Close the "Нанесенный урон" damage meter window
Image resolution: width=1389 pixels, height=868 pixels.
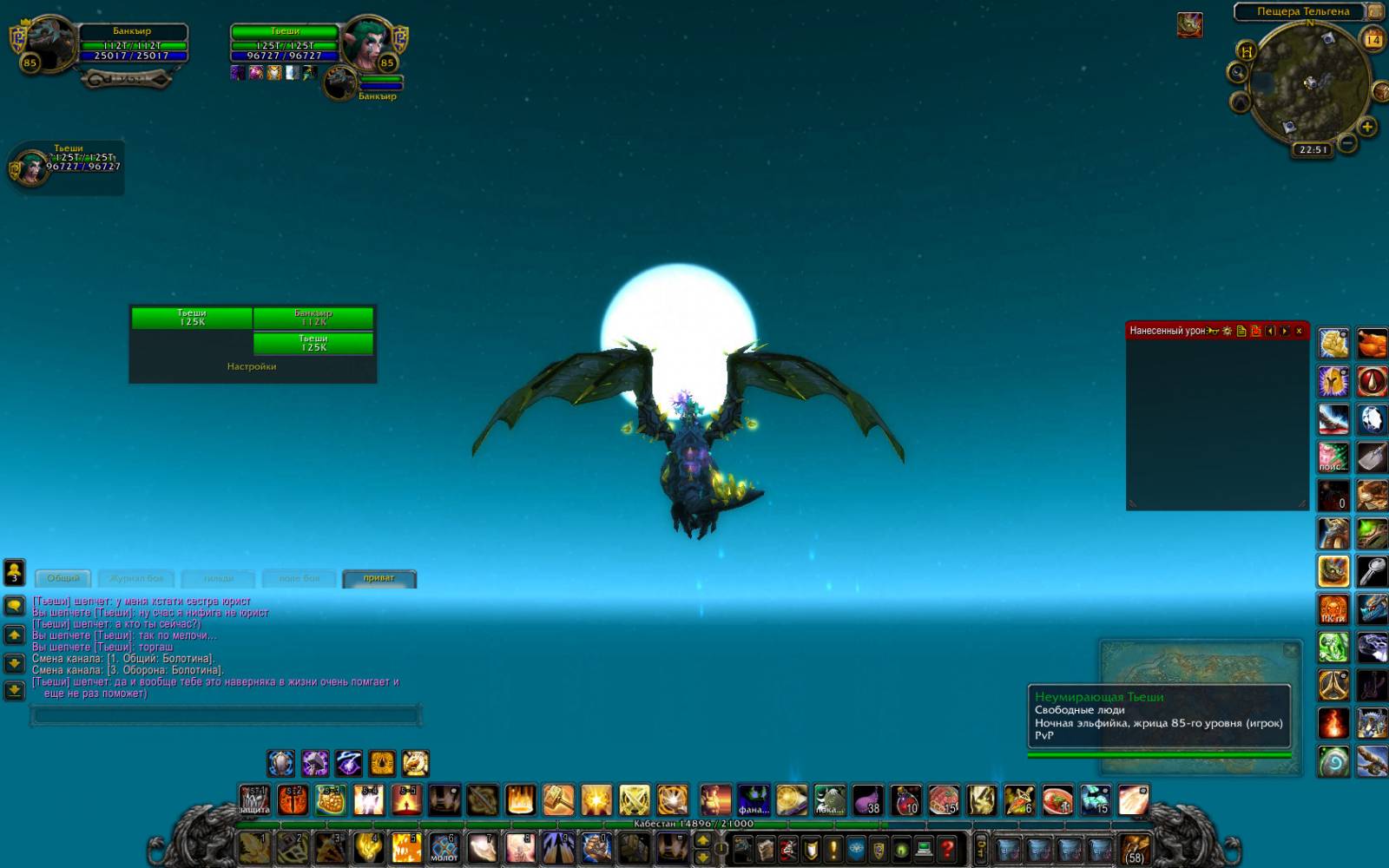tap(1299, 331)
